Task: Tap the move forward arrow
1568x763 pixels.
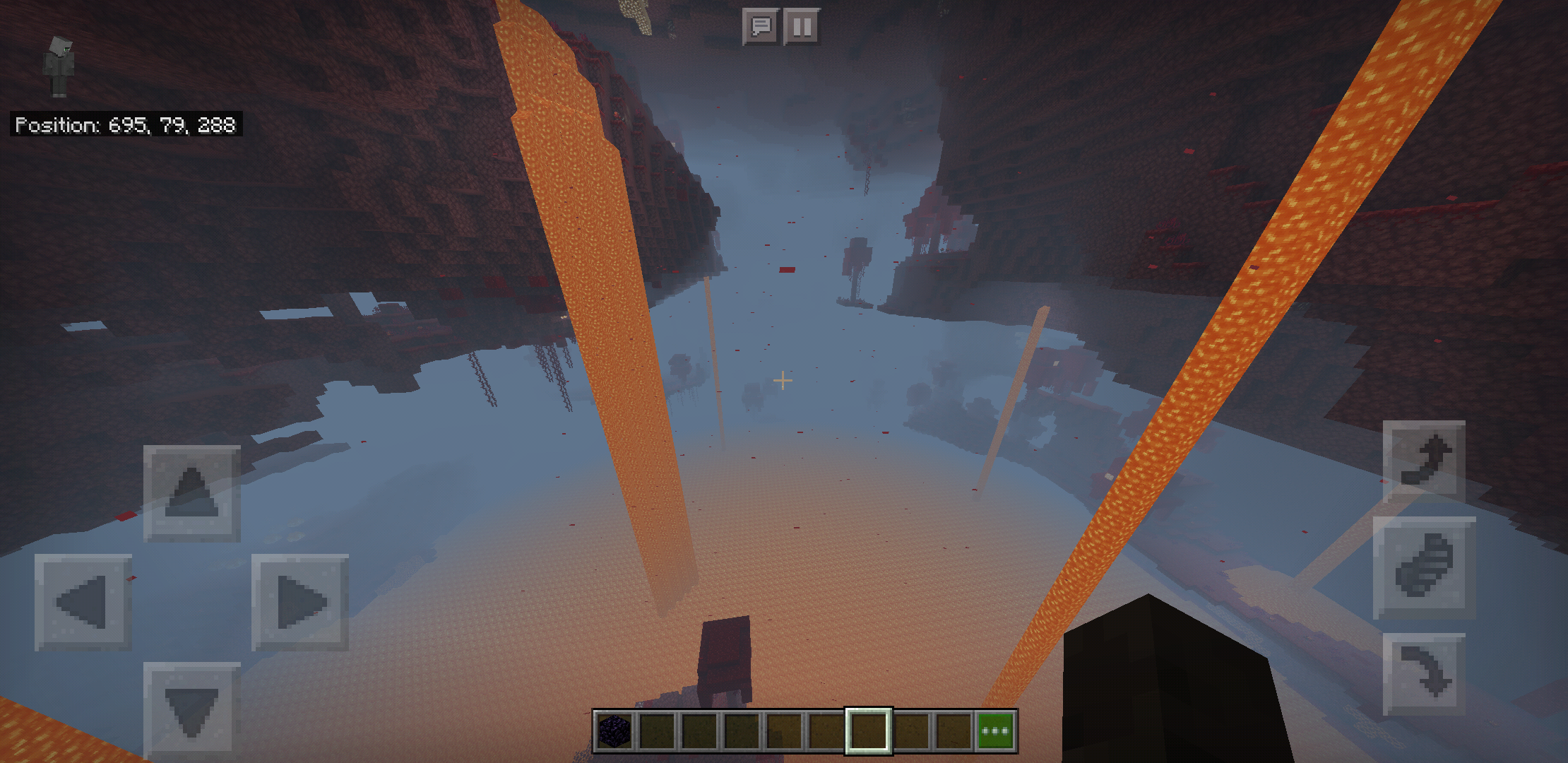Action: click(191, 493)
